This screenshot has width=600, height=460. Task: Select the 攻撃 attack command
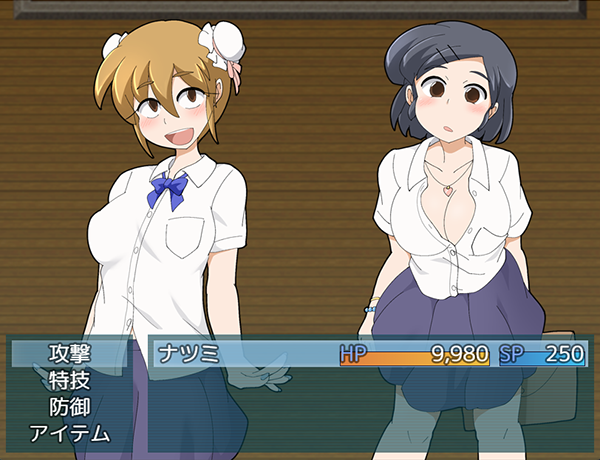click(x=69, y=353)
